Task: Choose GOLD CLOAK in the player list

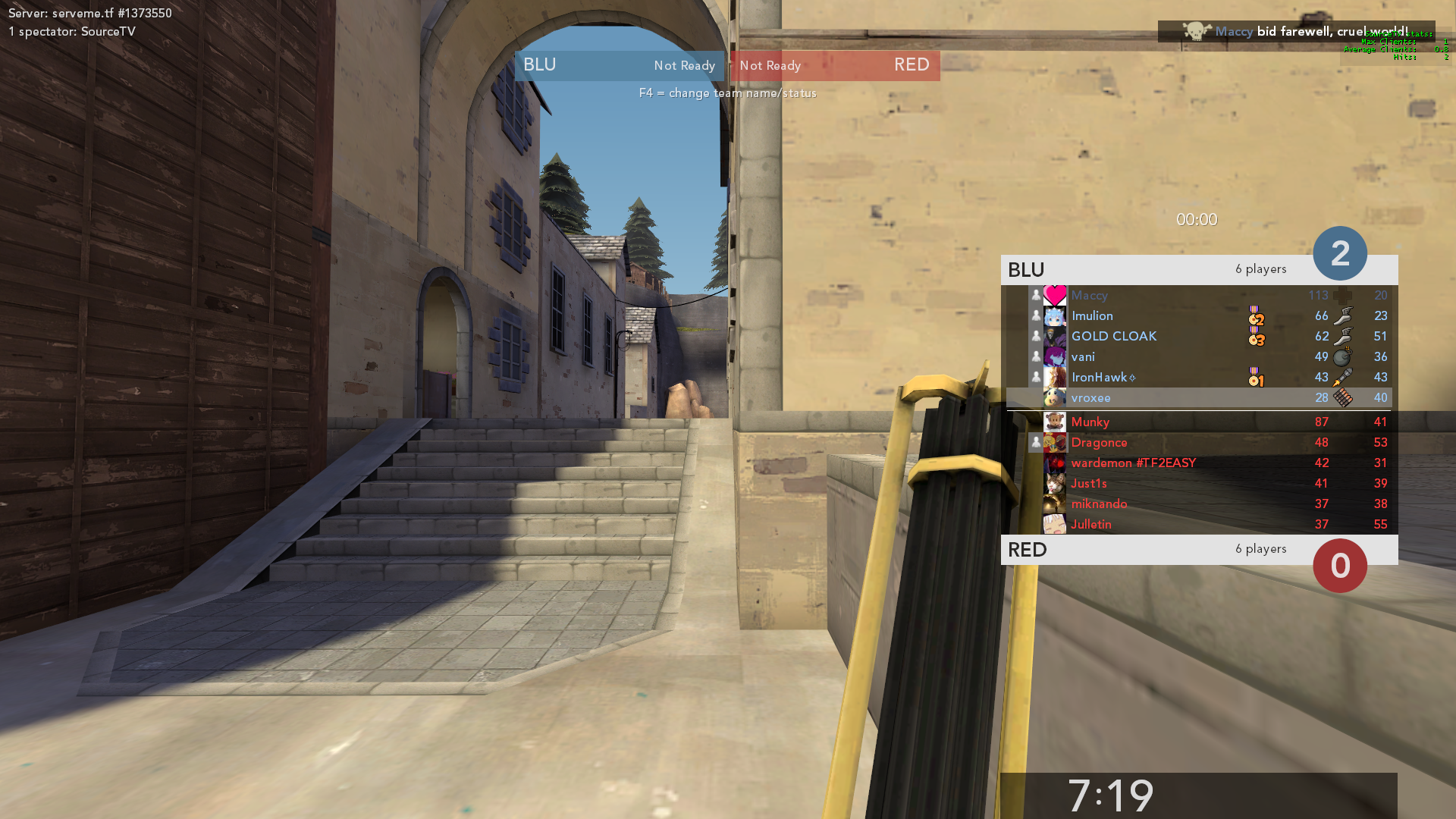Action: click(1198, 337)
